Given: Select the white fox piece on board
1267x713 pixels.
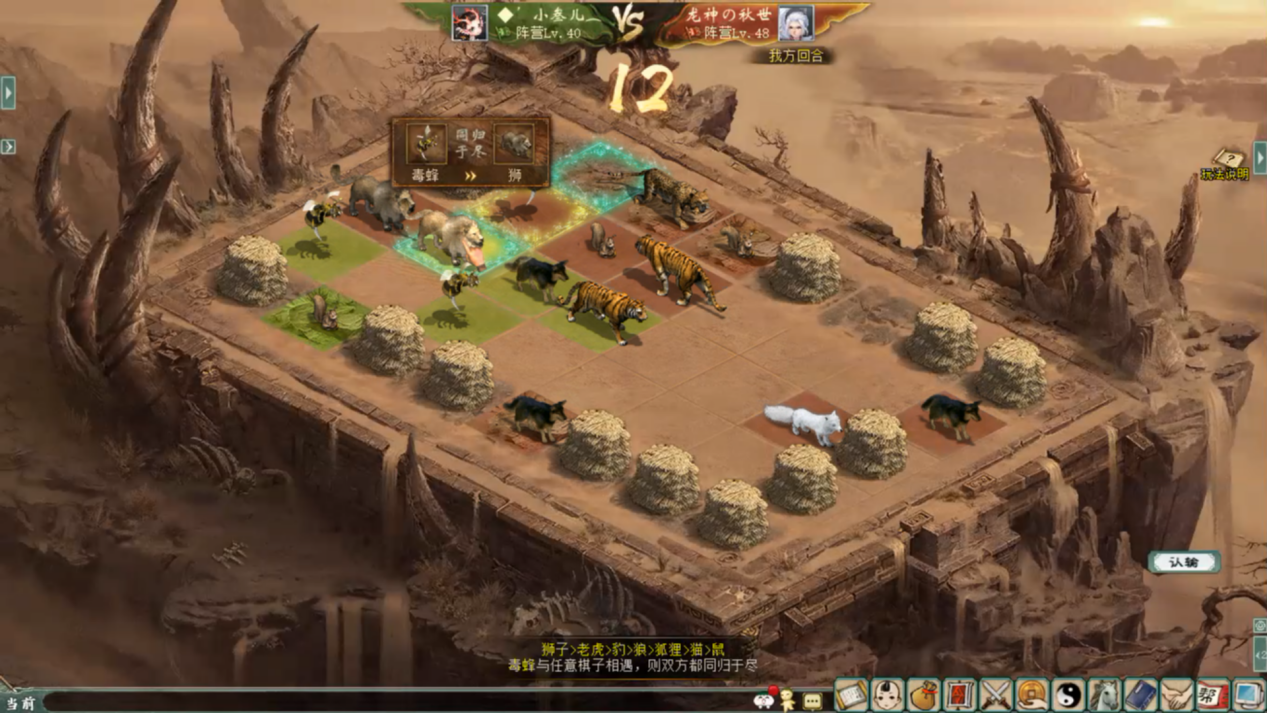Looking at the screenshot, I should pyautogui.click(x=801, y=421).
